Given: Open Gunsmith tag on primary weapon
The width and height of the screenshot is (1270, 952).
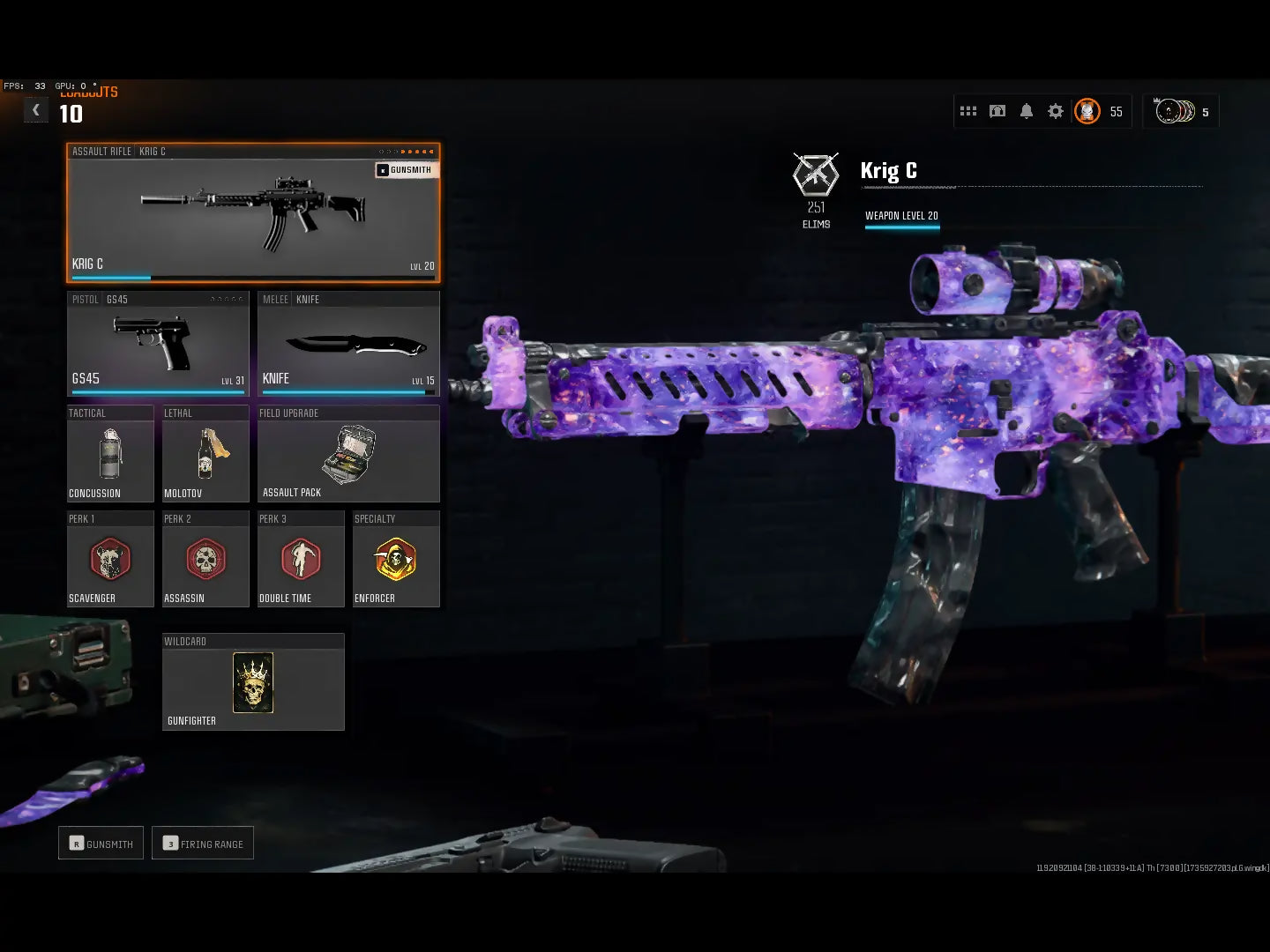Looking at the screenshot, I should pos(406,170).
